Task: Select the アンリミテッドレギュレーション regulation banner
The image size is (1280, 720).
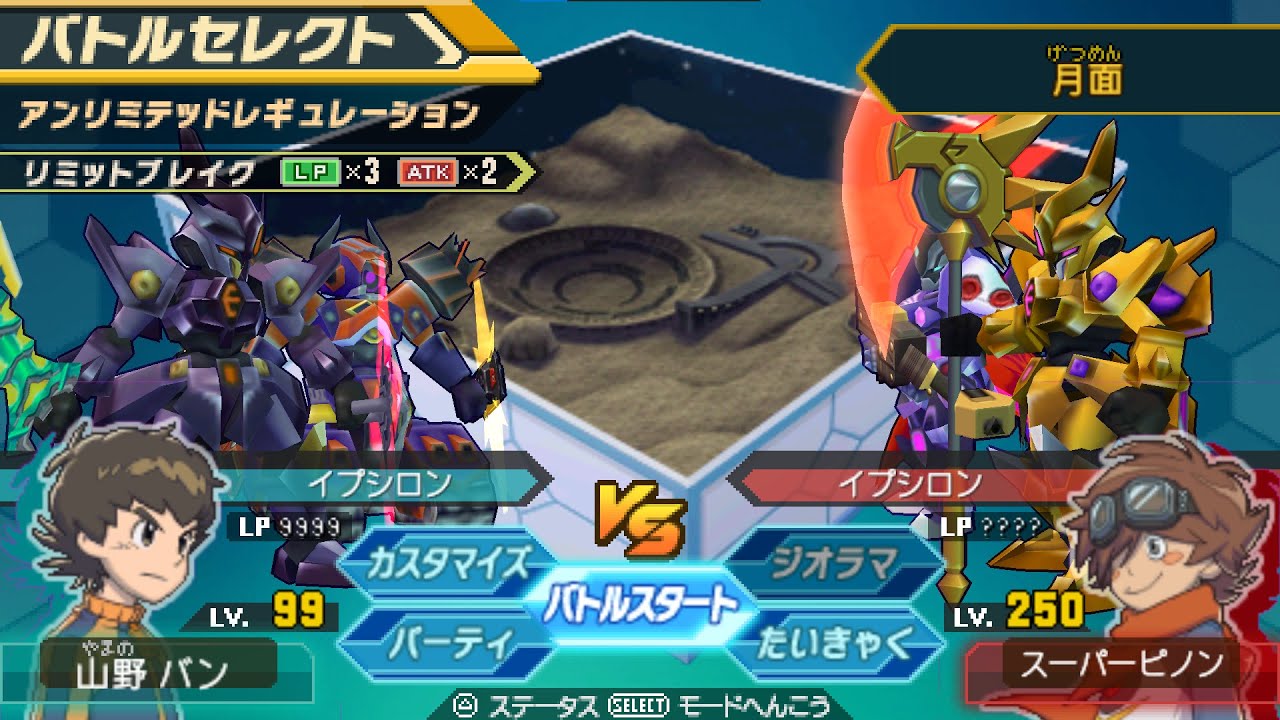Action: [x=250, y=116]
